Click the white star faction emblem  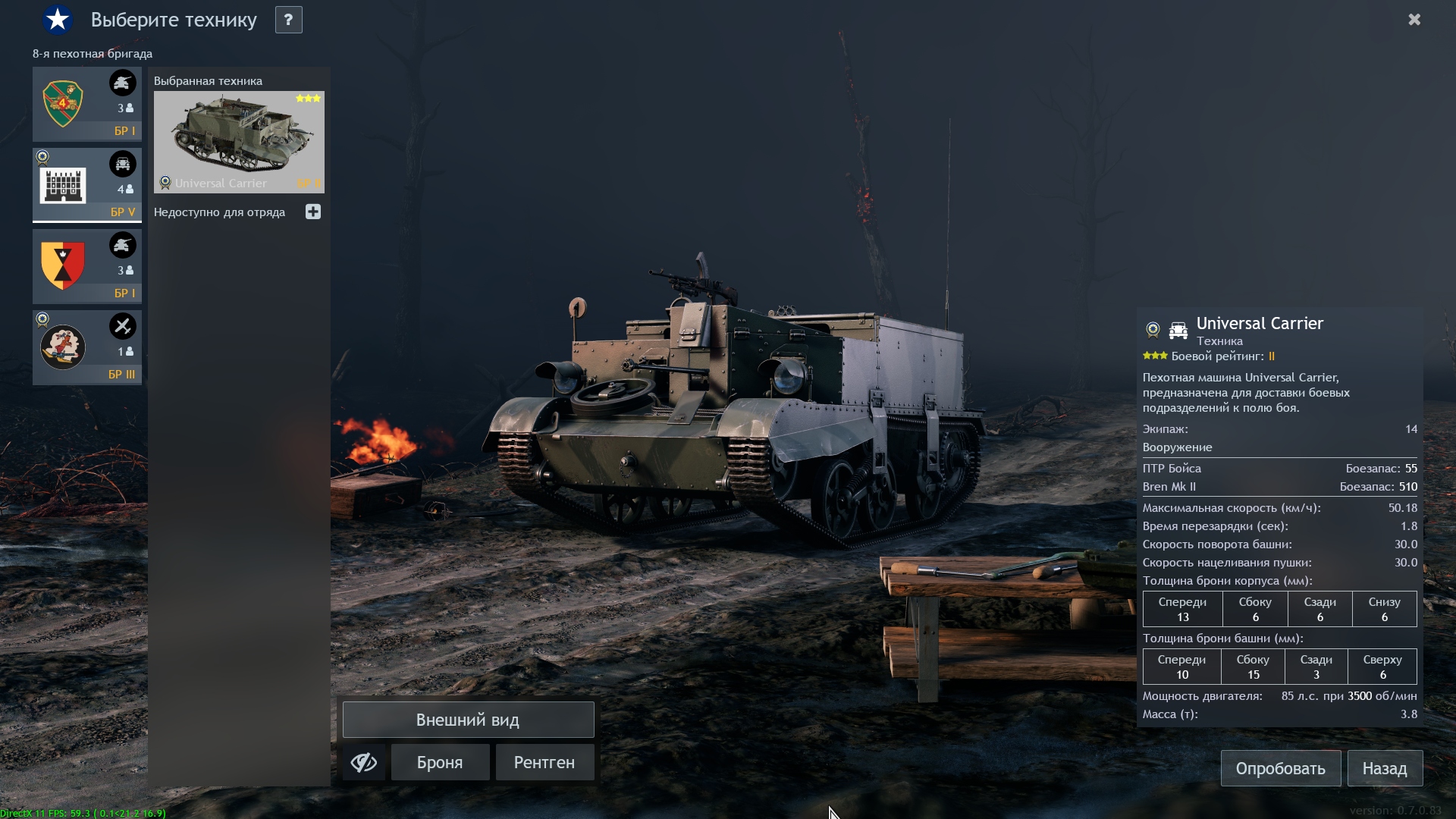point(58,20)
